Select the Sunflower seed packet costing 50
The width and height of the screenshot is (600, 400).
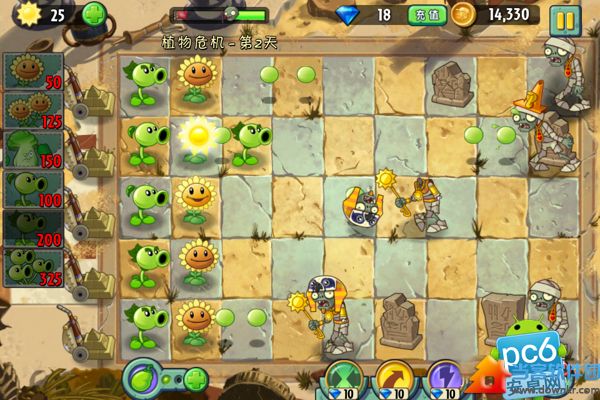coord(33,73)
